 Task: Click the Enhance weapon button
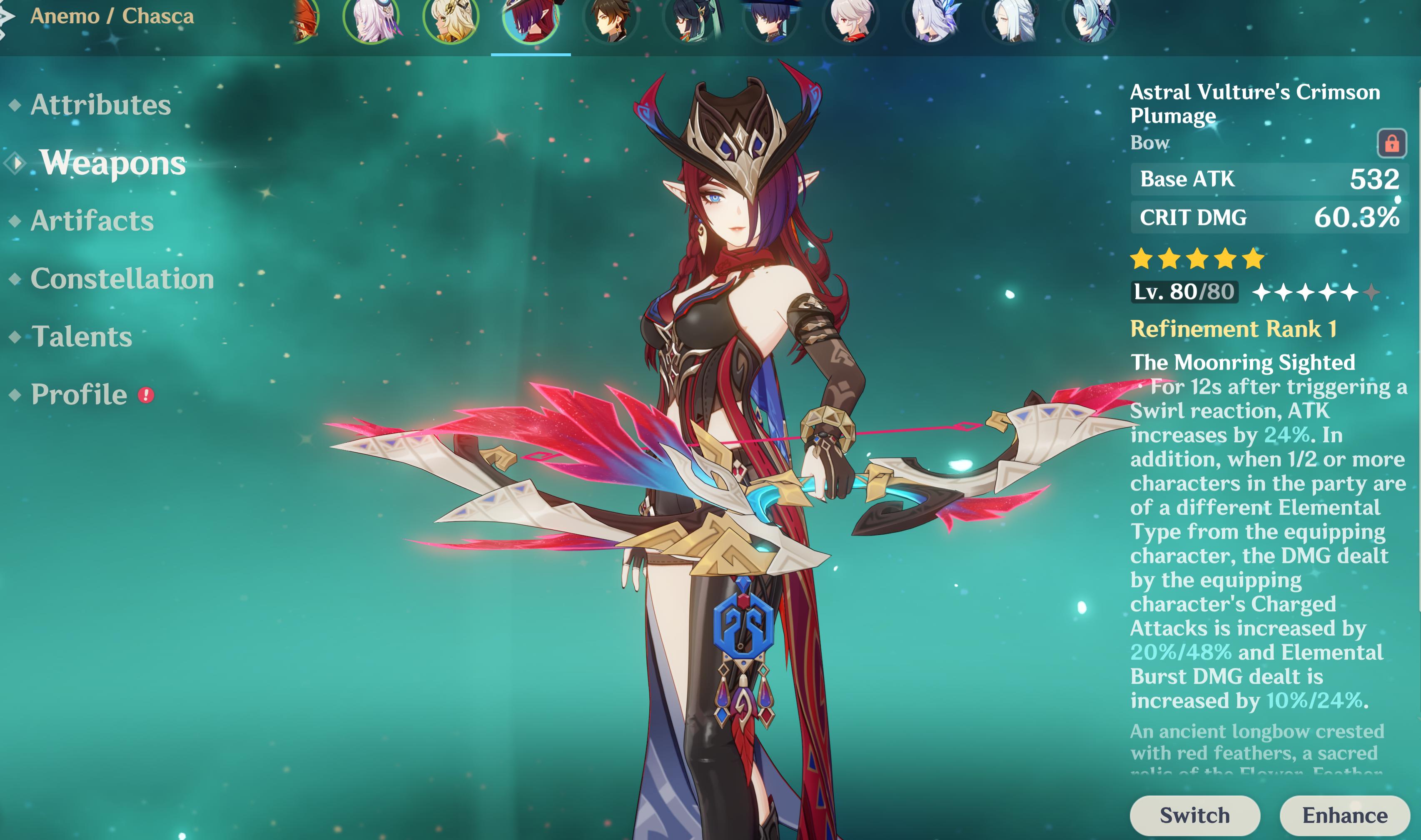point(1344,815)
